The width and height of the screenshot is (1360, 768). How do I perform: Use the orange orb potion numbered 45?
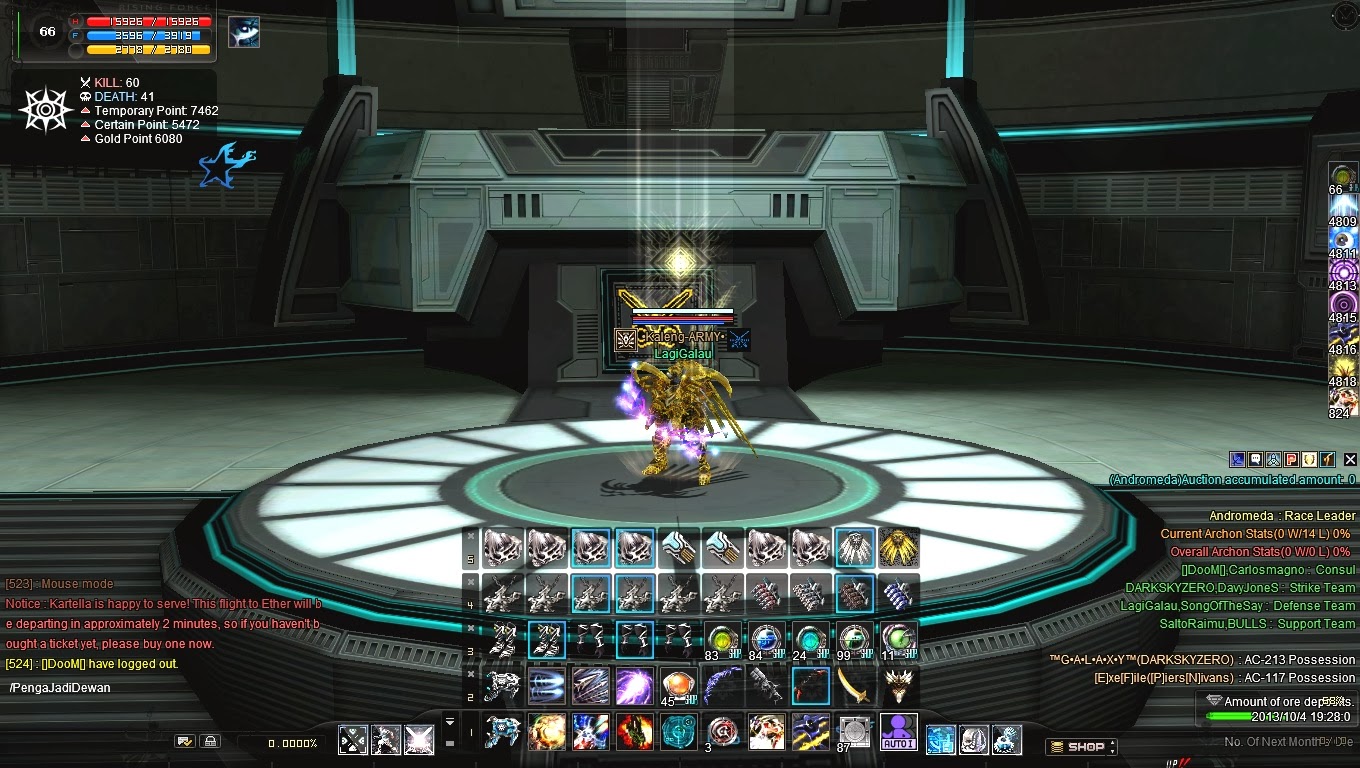pos(678,686)
